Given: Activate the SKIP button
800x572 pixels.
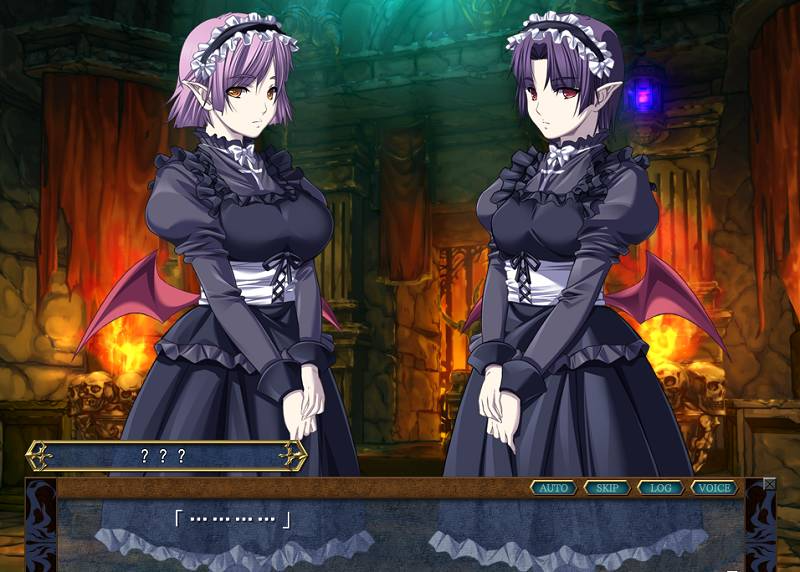Looking at the screenshot, I should (607, 488).
